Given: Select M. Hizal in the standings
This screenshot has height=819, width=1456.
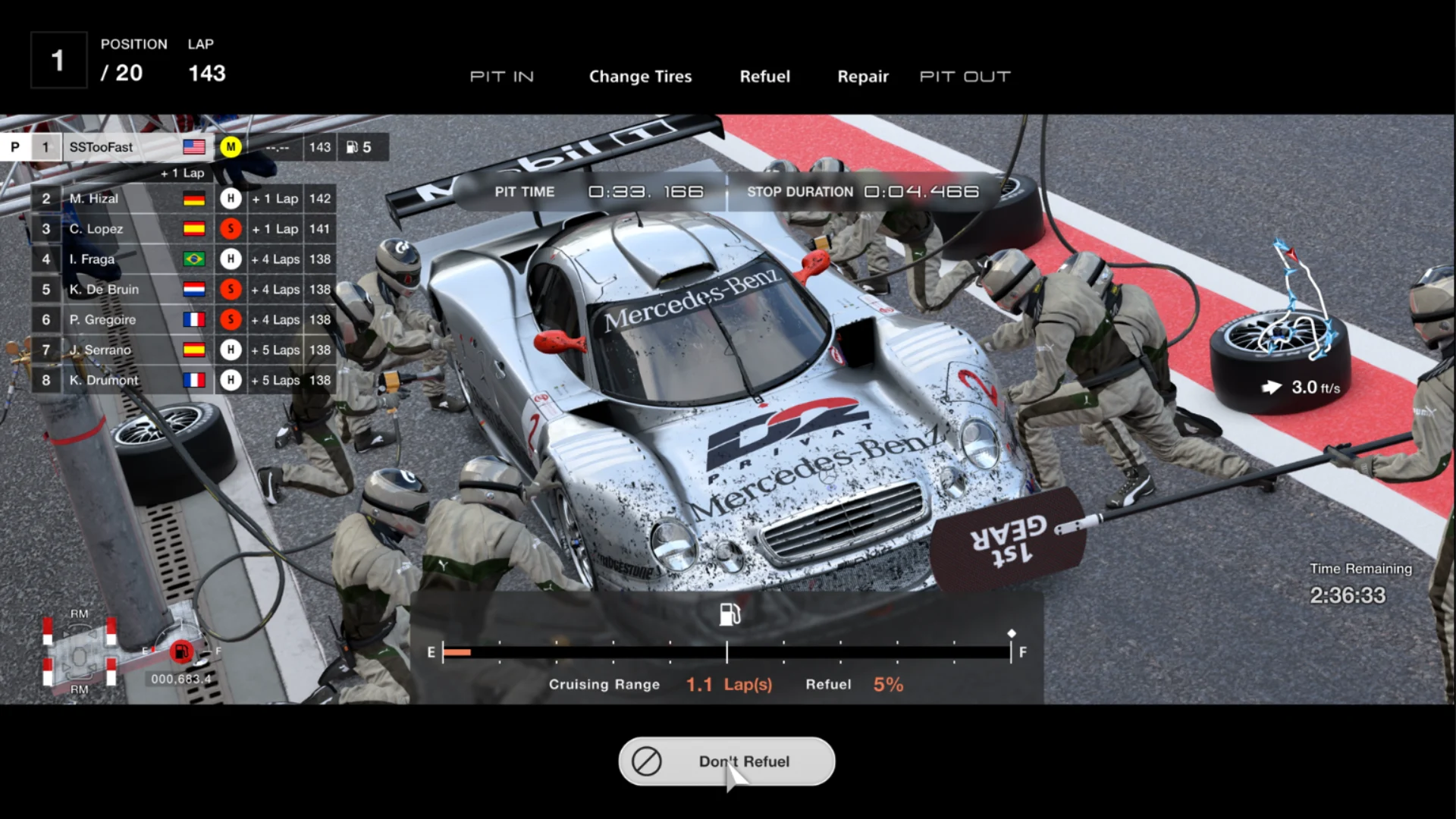Looking at the screenshot, I should 182,199.
